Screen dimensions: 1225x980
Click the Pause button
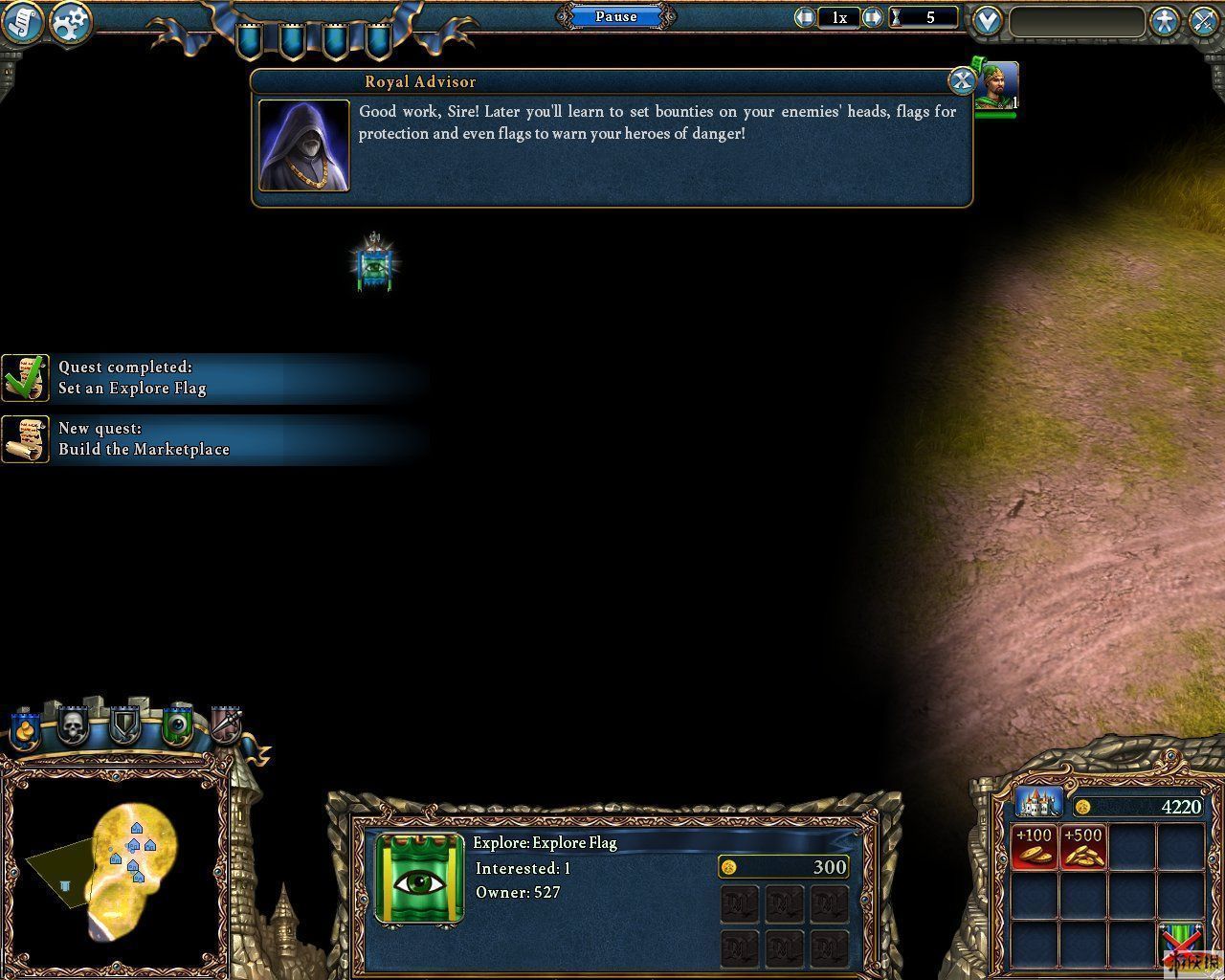pyautogui.click(x=616, y=16)
